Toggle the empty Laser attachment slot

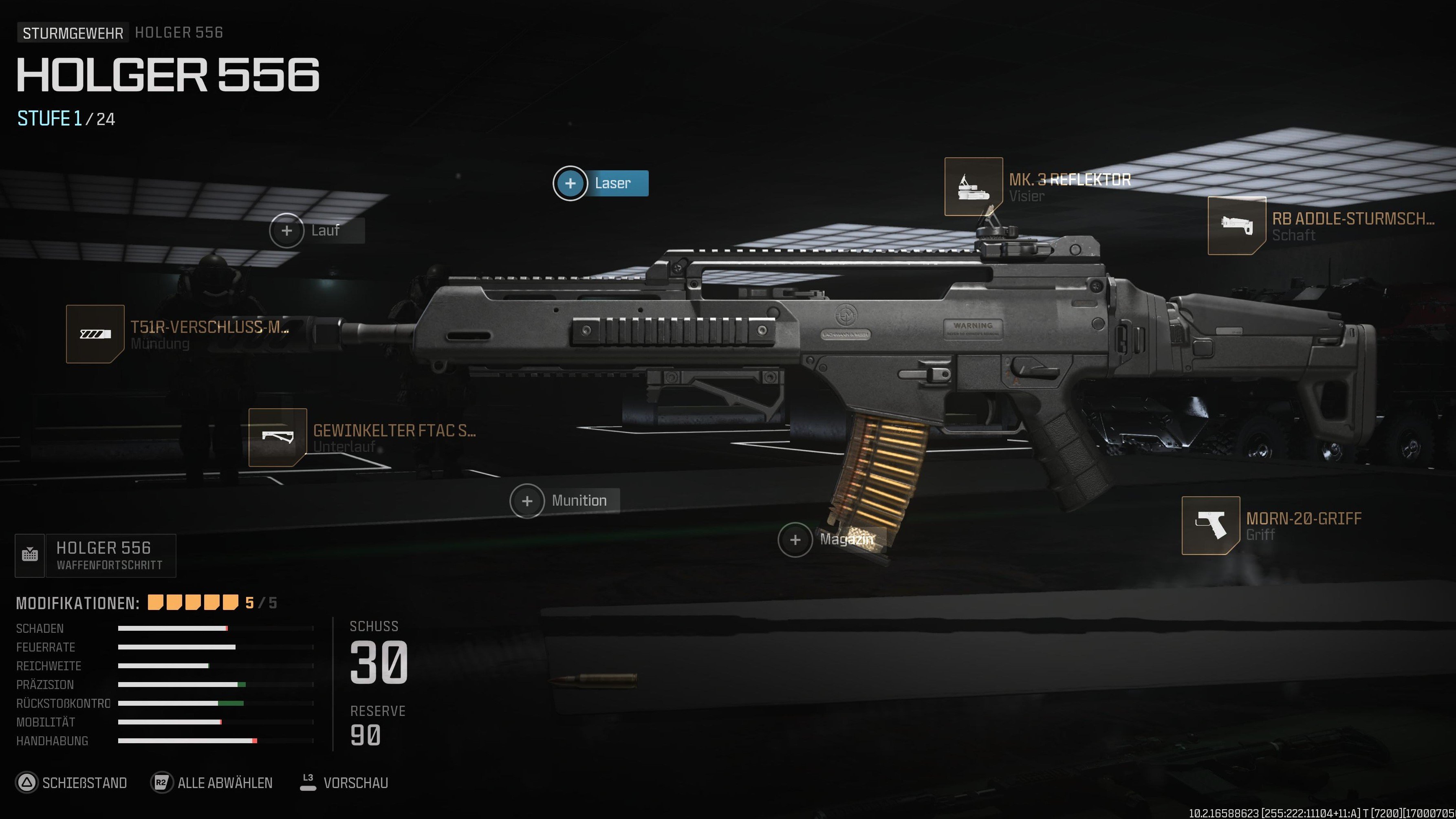[571, 183]
